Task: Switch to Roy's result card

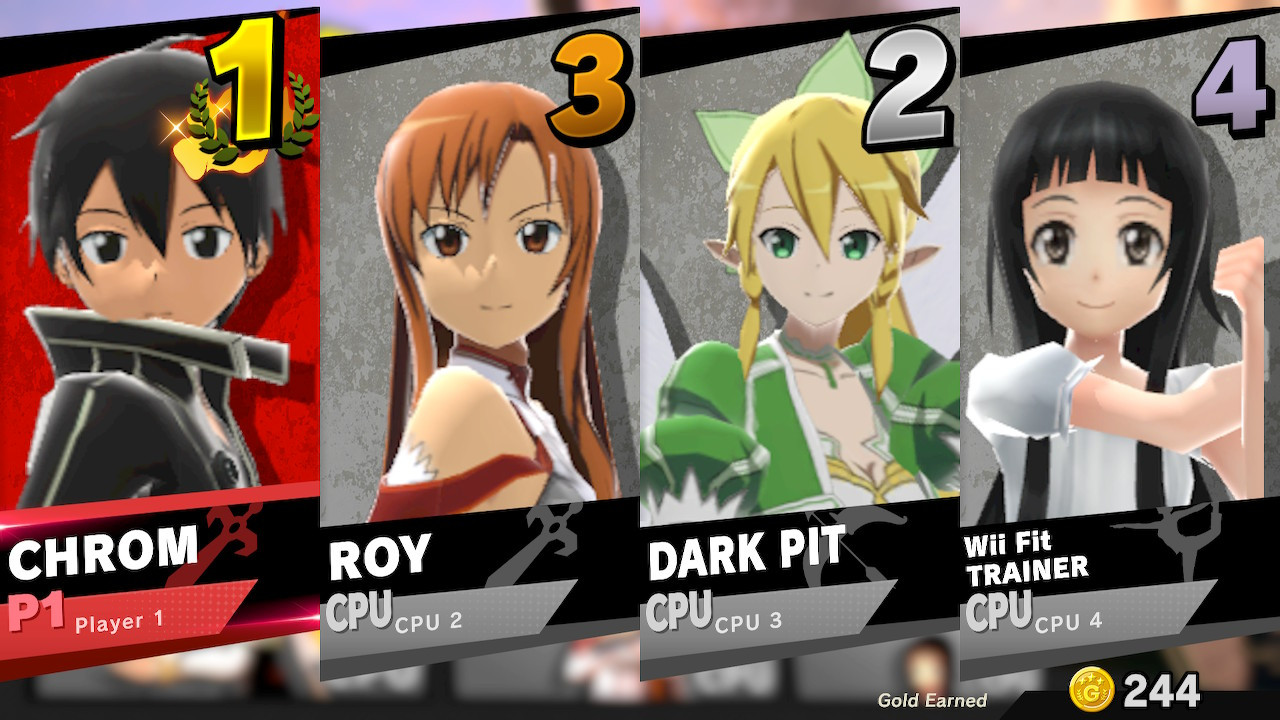Action: [480, 300]
